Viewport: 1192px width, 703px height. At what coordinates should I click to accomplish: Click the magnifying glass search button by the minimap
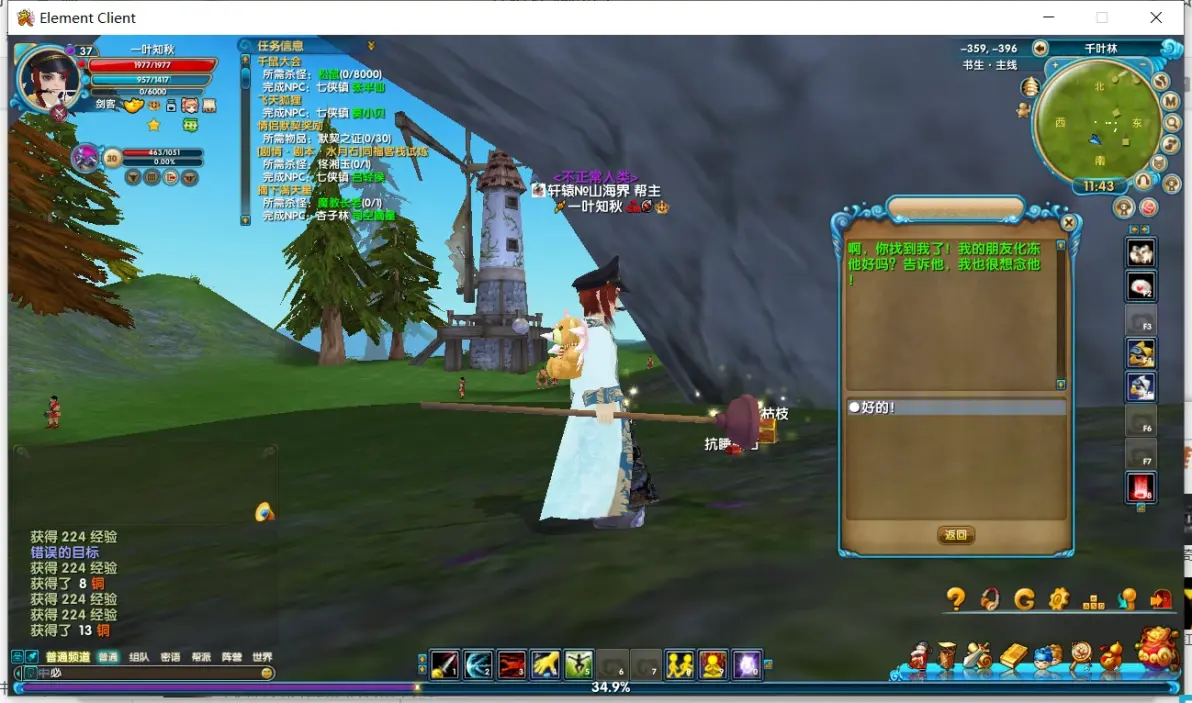pyautogui.click(x=1173, y=122)
